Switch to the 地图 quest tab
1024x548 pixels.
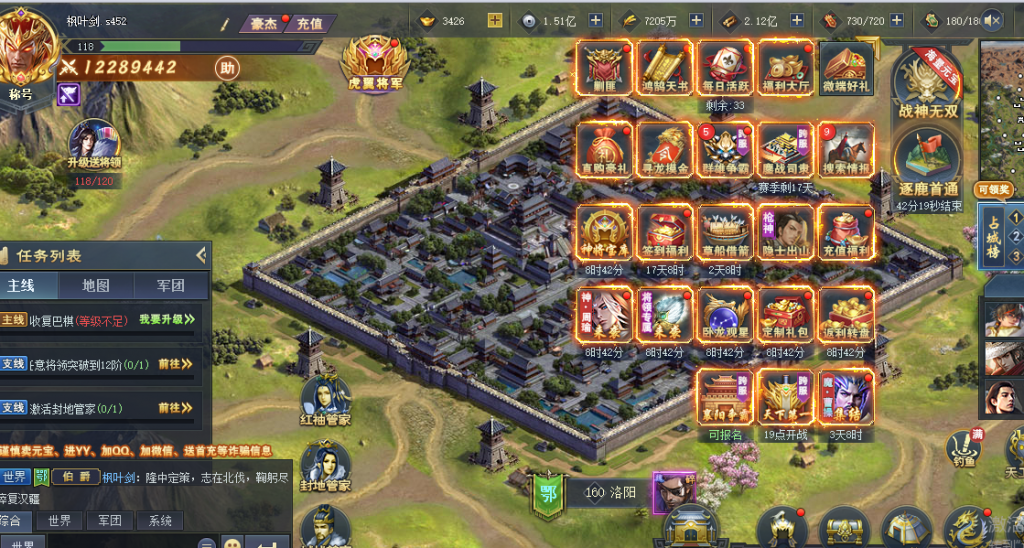pyautogui.click(x=96, y=286)
